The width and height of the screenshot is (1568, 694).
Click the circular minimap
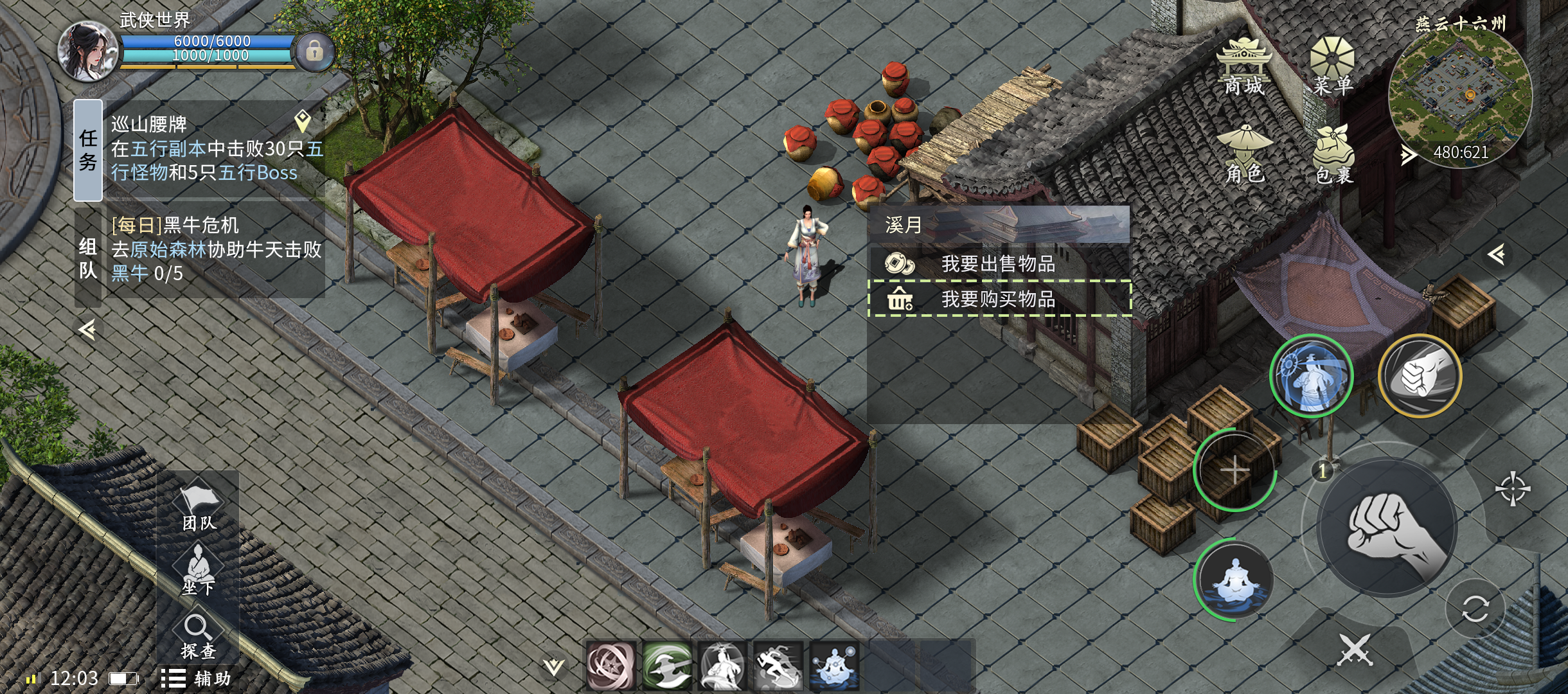1460,96
